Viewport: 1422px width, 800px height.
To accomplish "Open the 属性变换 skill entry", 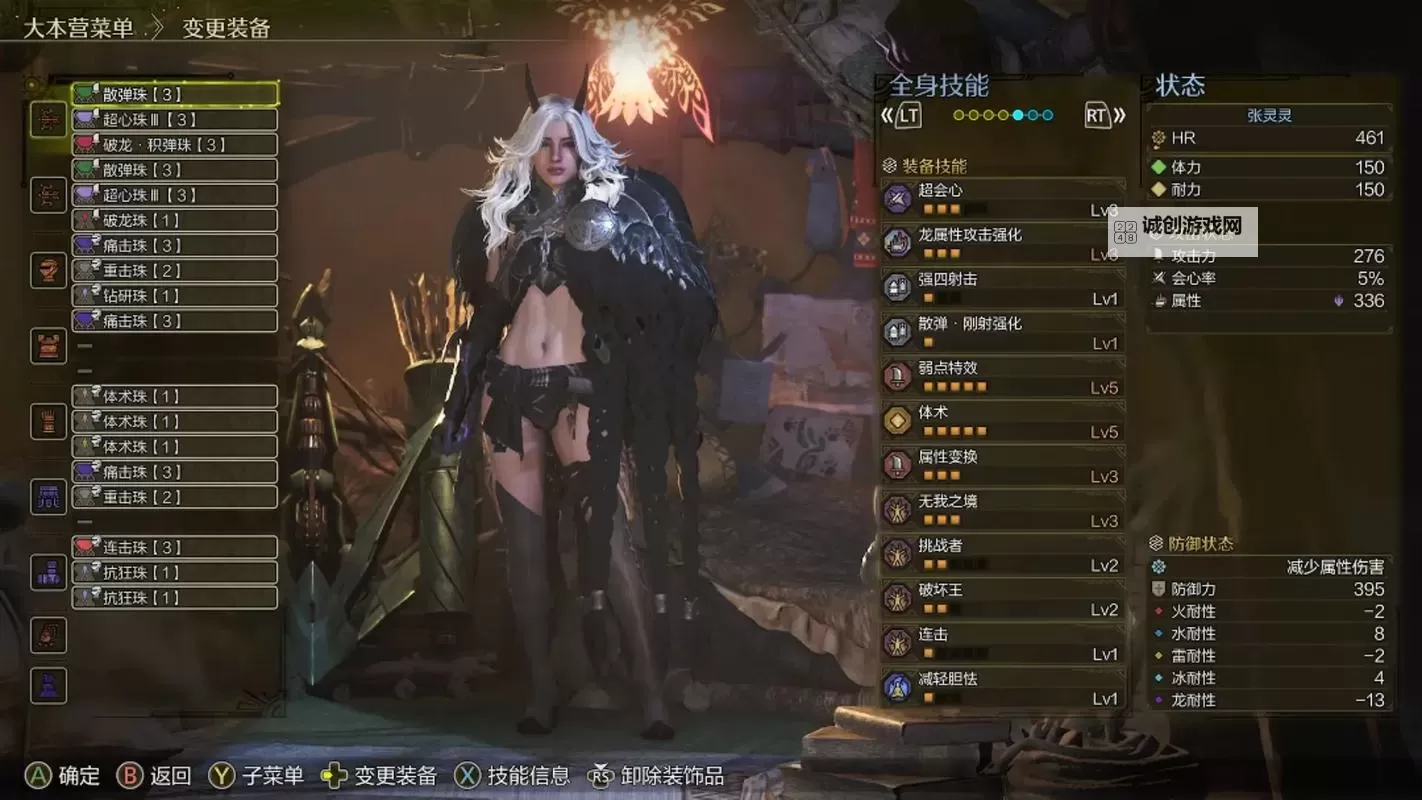I will (1002, 465).
